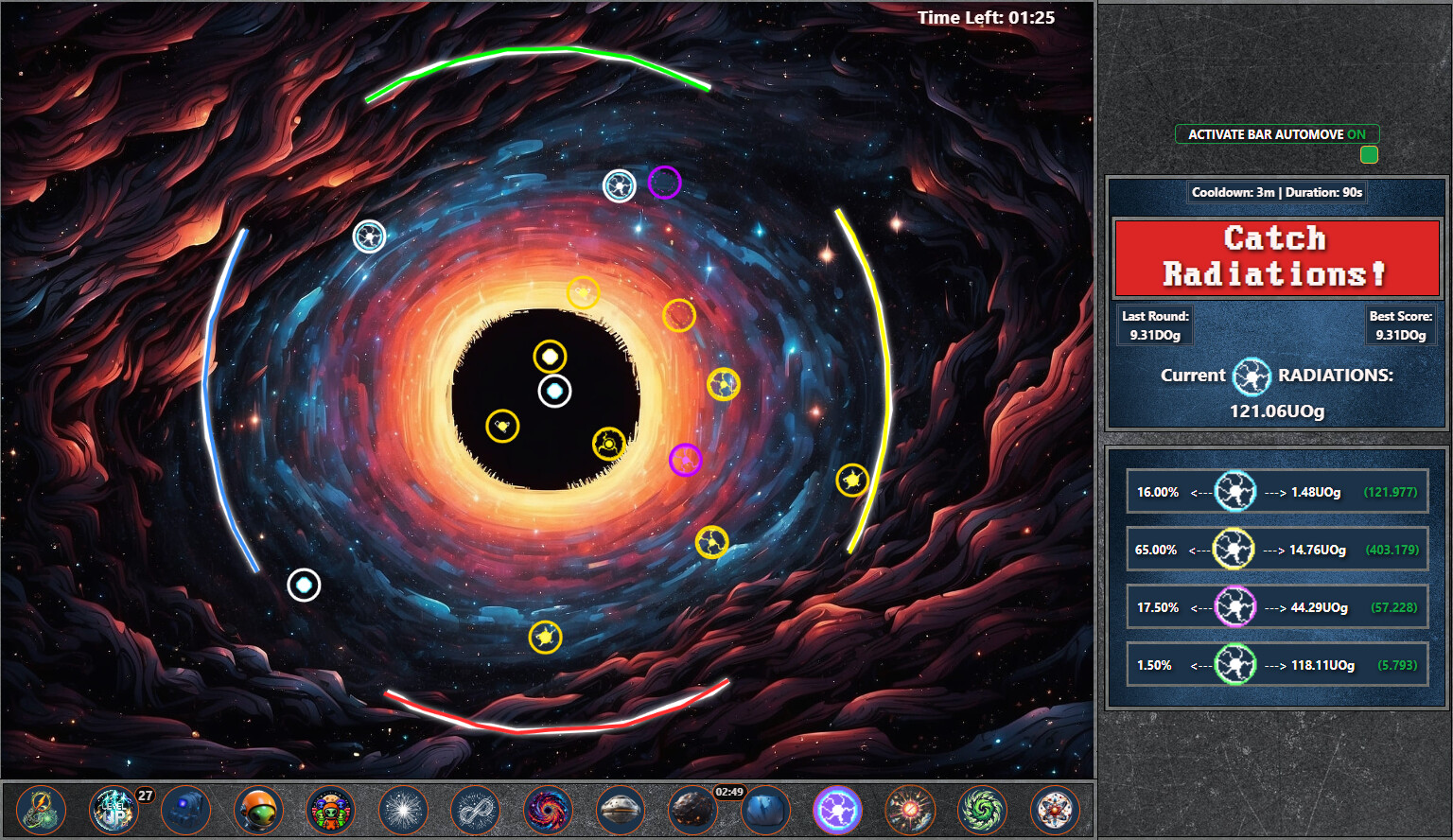Click the orrery atom icon at far right
Screen dimensions: 1453x840
1057,810
